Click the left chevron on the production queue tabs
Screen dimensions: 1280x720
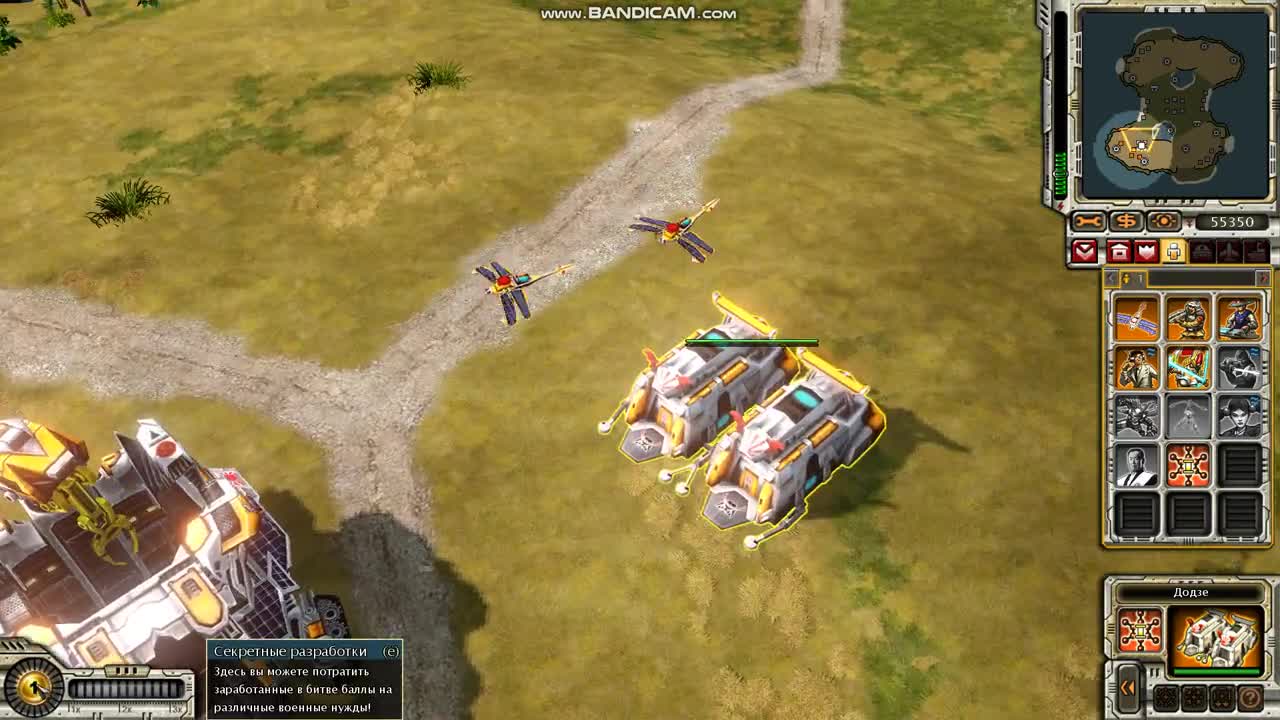(1111, 278)
